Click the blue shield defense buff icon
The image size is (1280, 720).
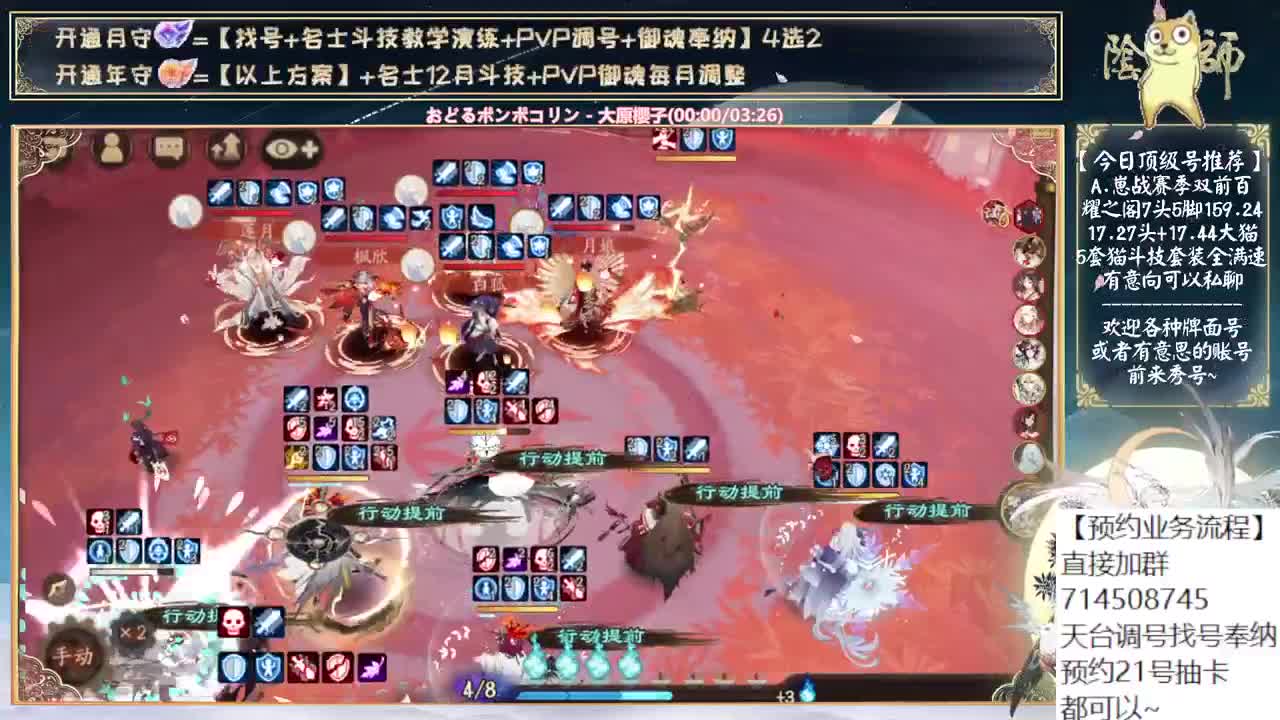233,668
